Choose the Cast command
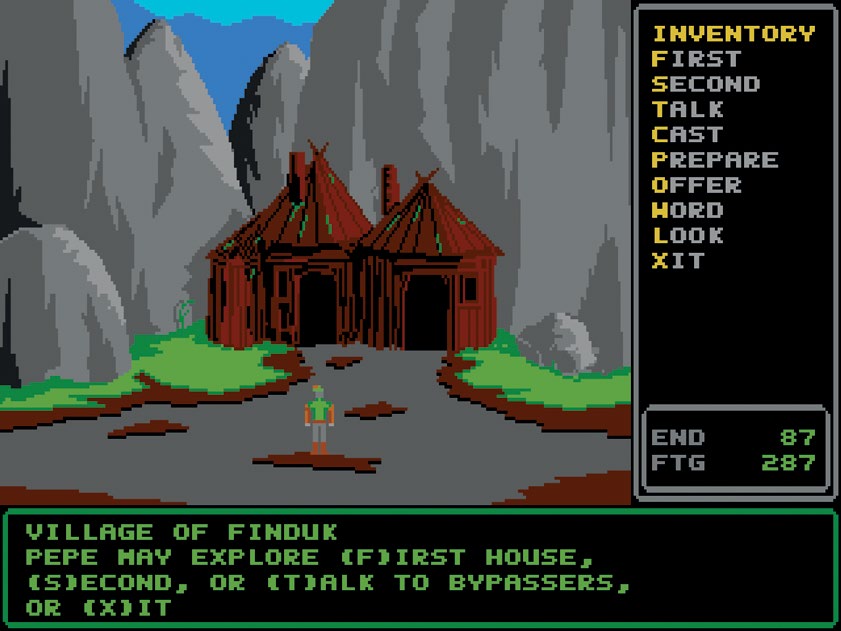841x631 pixels. [x=688, y=134]
